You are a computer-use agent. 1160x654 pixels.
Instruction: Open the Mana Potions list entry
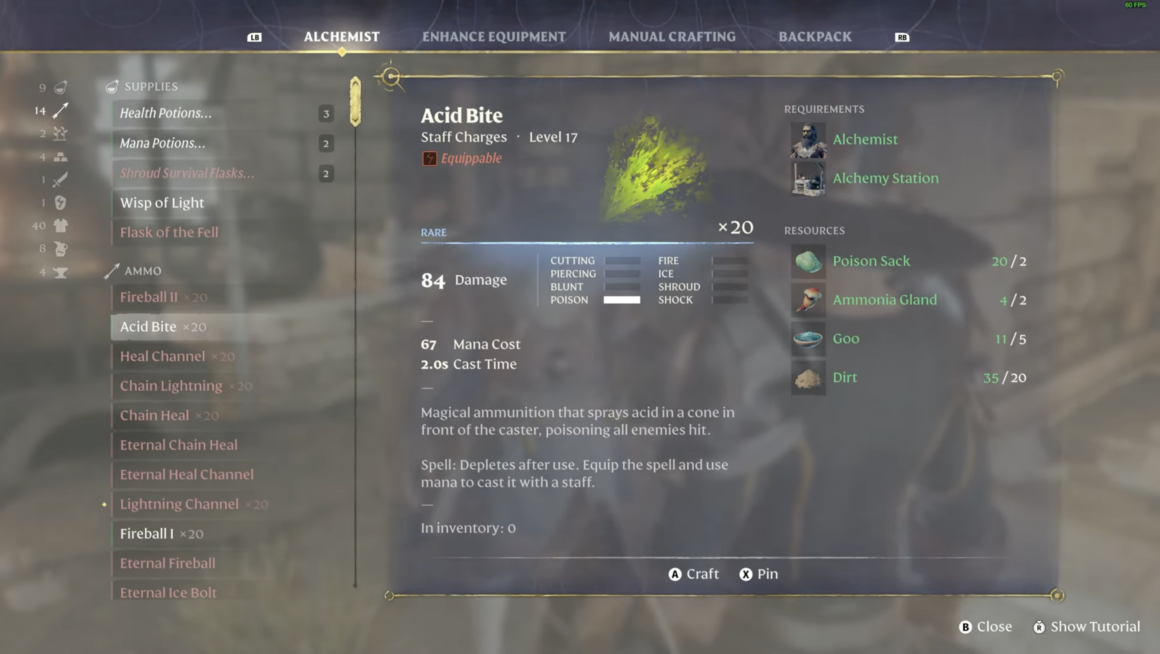click(x=163, y=143)
